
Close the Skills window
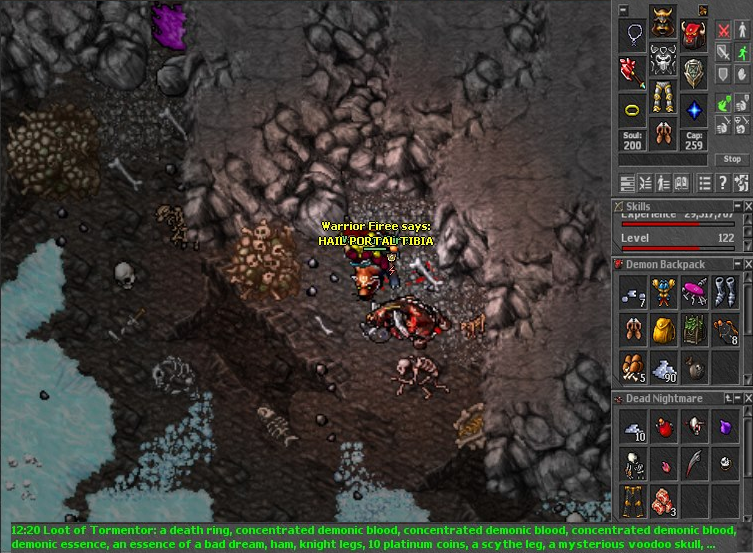[747, 205]
